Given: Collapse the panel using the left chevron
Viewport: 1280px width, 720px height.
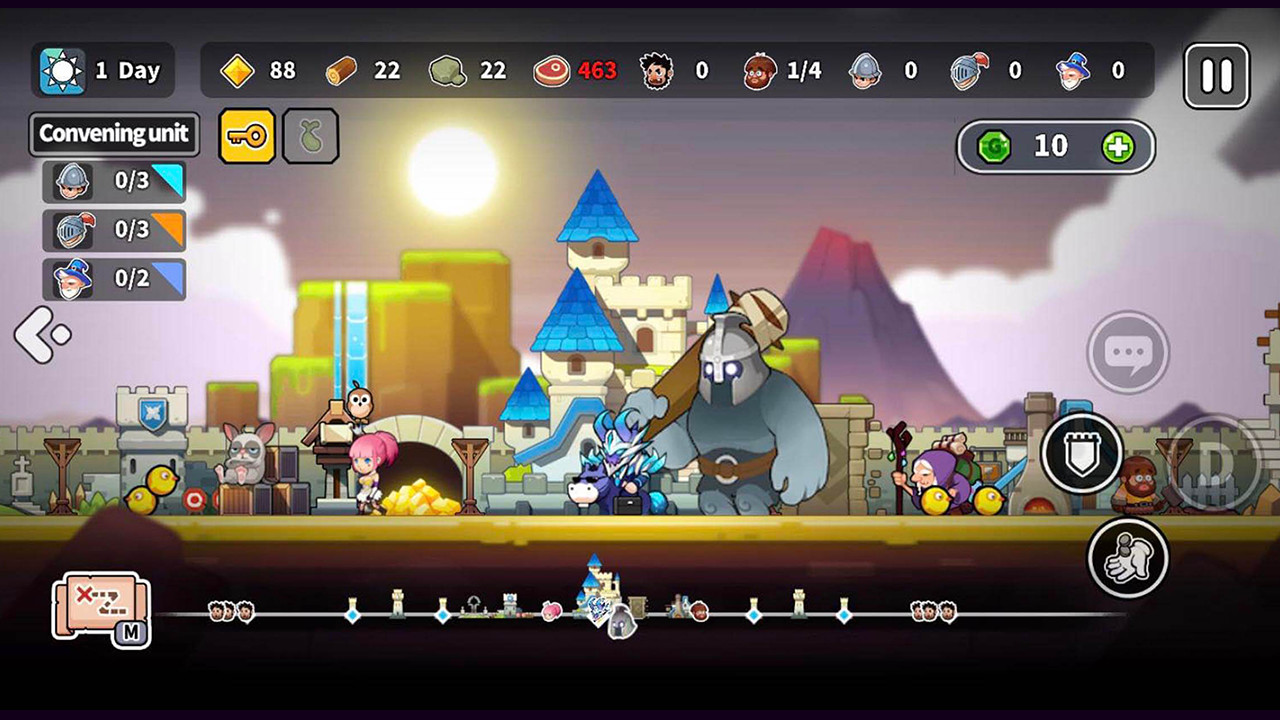Looking at the screenshot, I should click(x=42, y=332).
